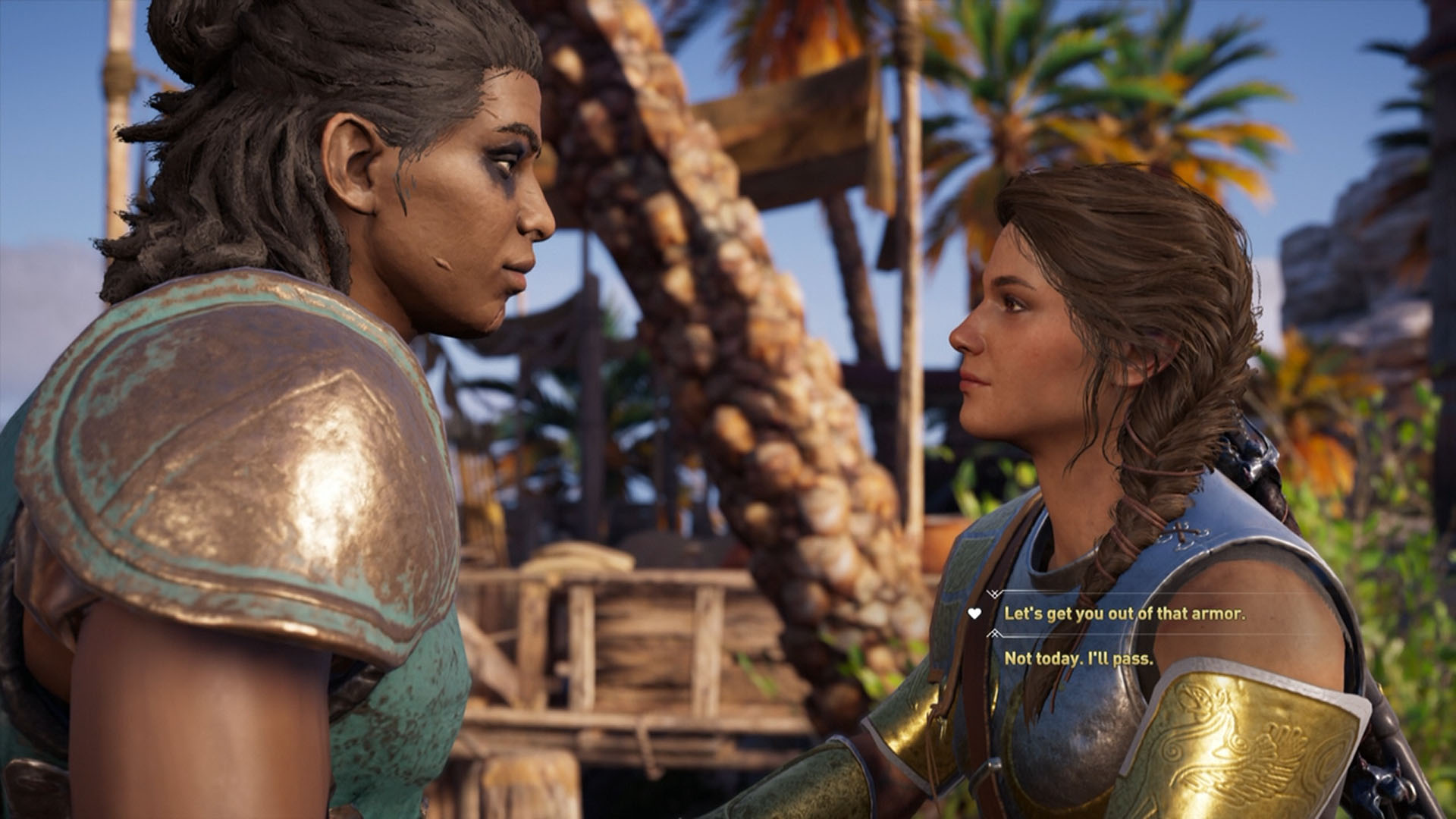Pick the flirtatious response in the conversation

point(1122,614)
